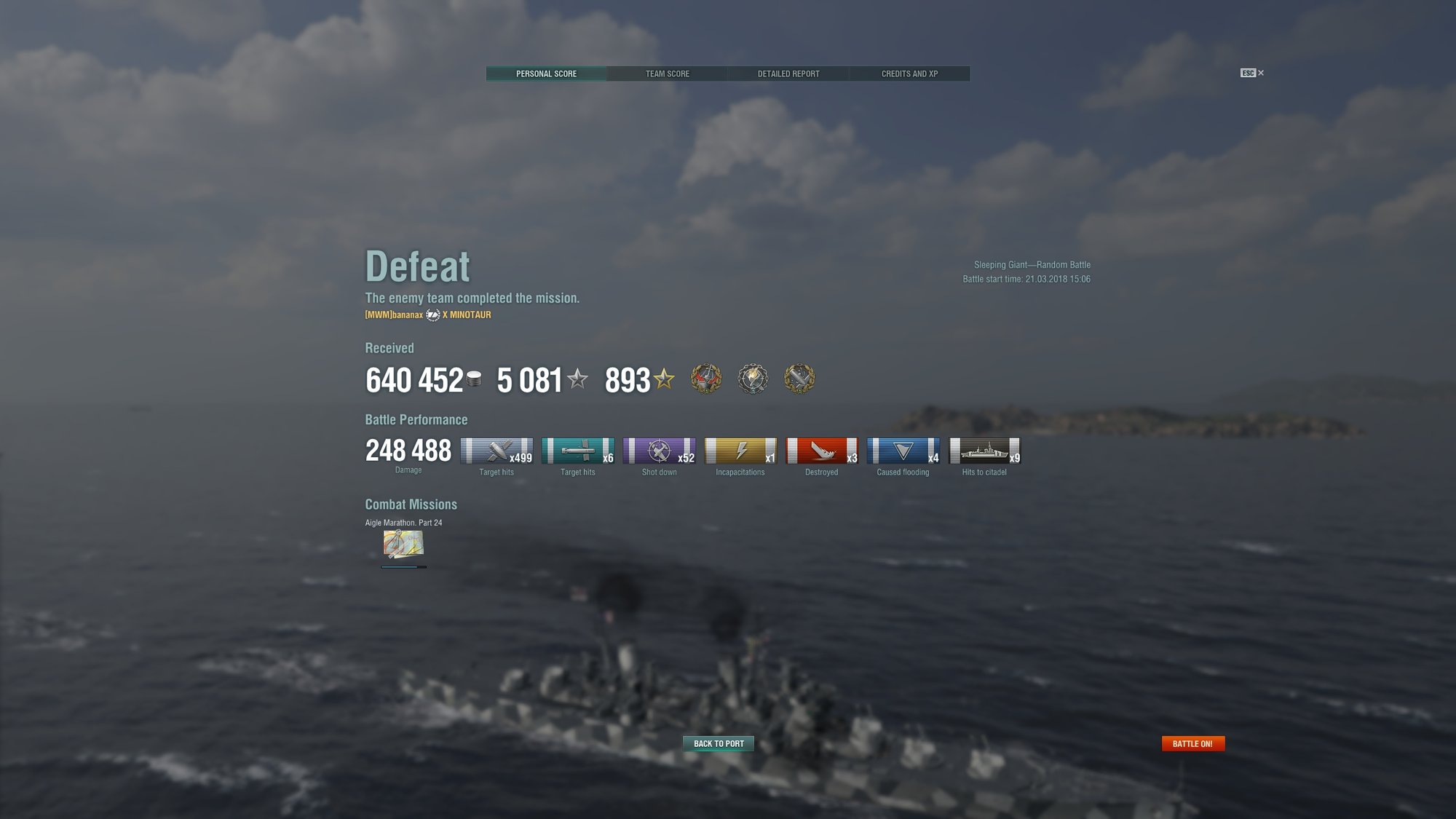The height and width of the screenshot is (819, 1456).
Task: Select the Shot down planes ribbon
Action: [x=659, y=451]
